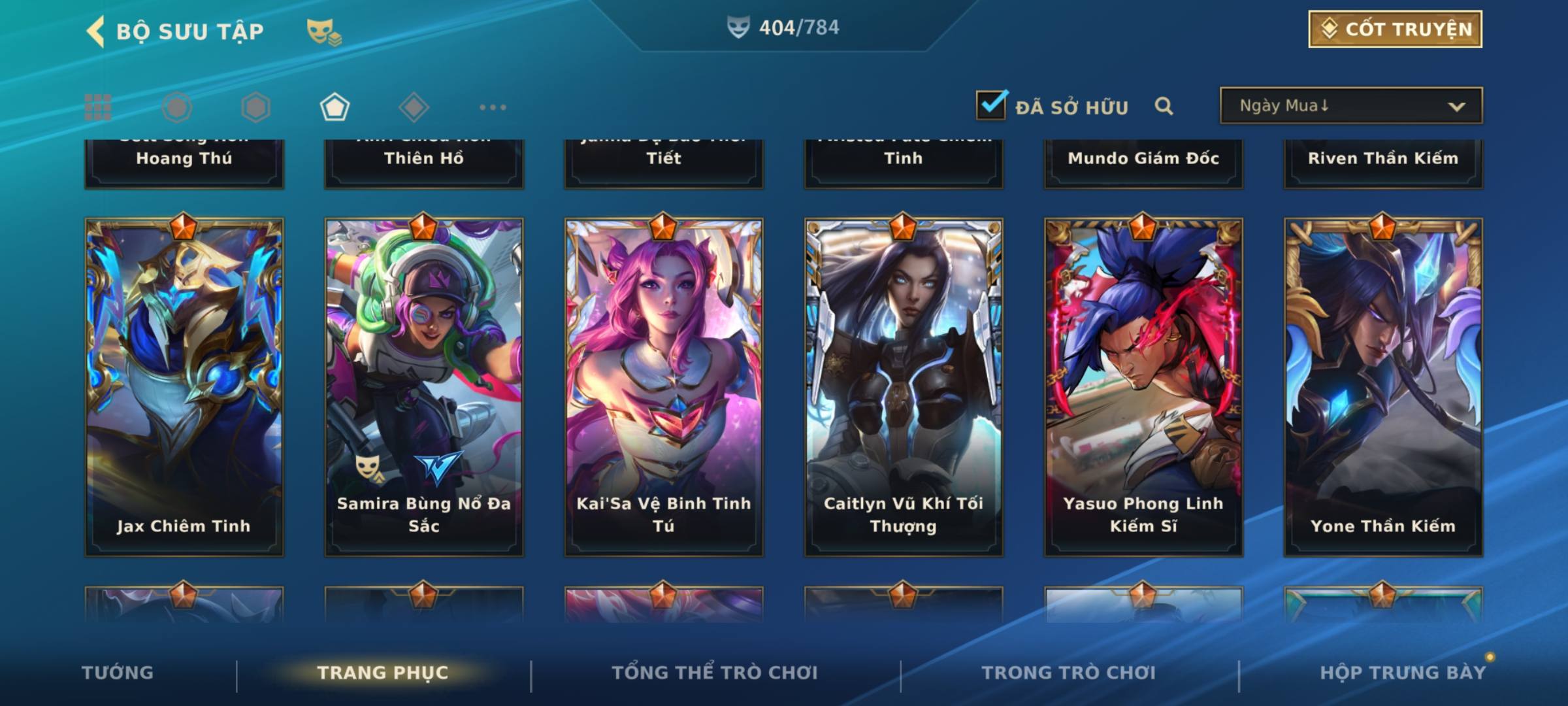Select the all-rarities grid filter
This screenshot has height=706, width=1568.
click(x=98, y=107)
